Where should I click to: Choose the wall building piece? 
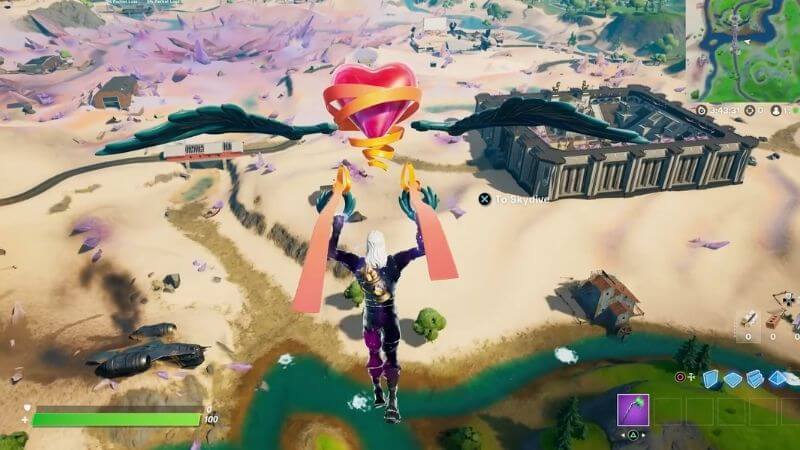pyautogui.click(x=711, y=378)
